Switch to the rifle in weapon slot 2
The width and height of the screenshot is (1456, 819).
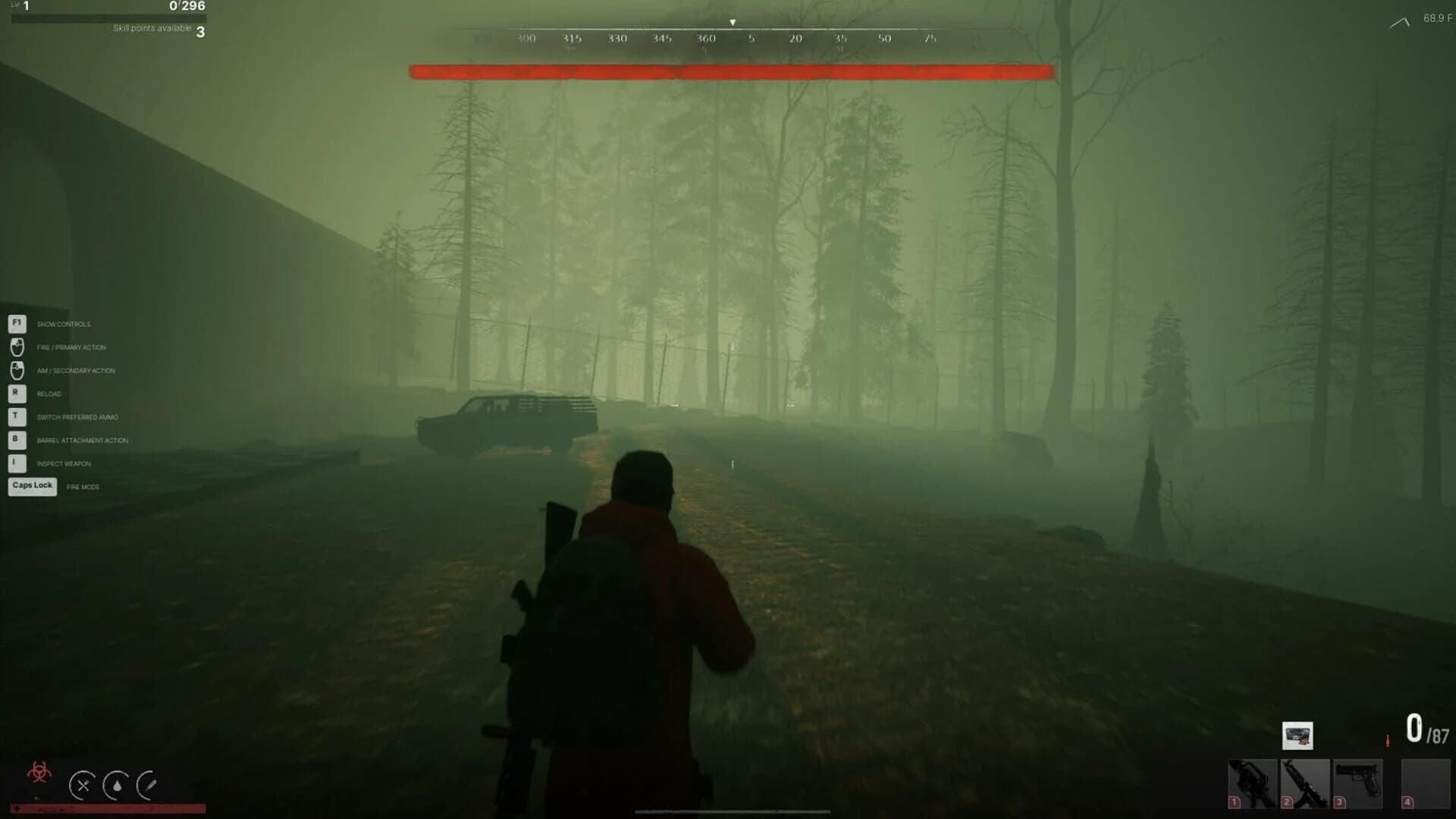click(x=1304, y=783)
